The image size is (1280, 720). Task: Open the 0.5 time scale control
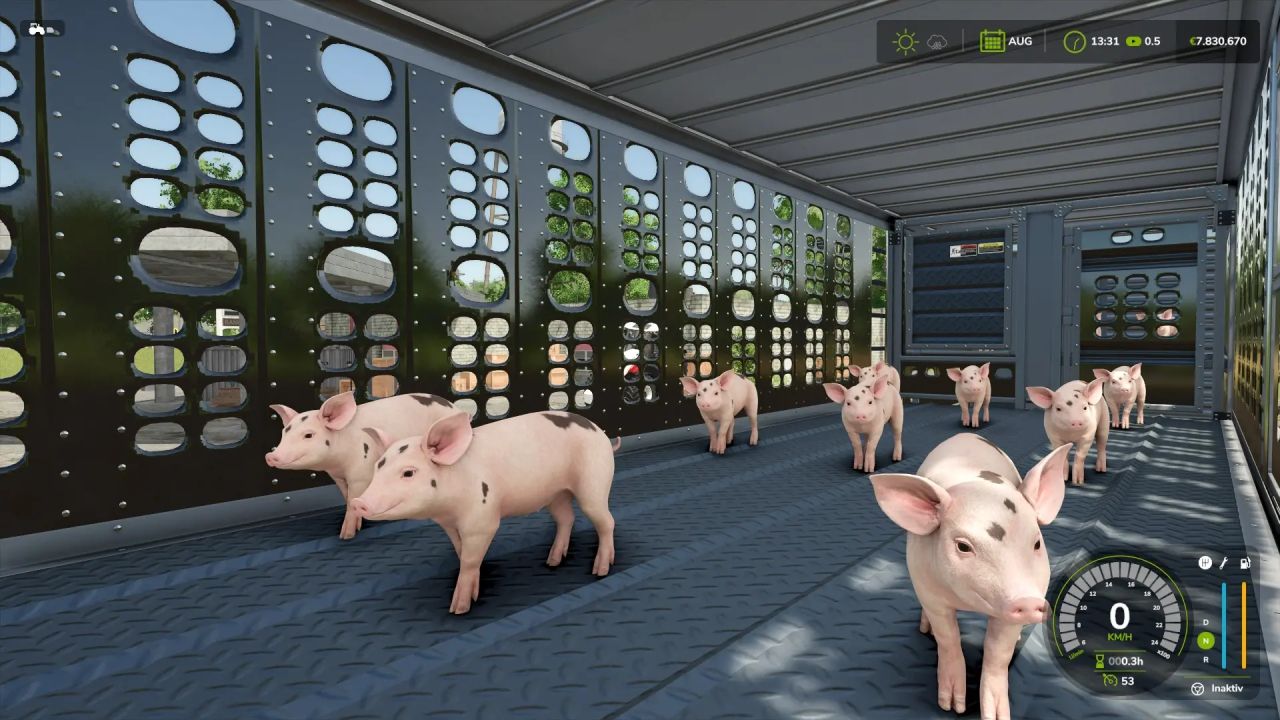(1145, 42)
